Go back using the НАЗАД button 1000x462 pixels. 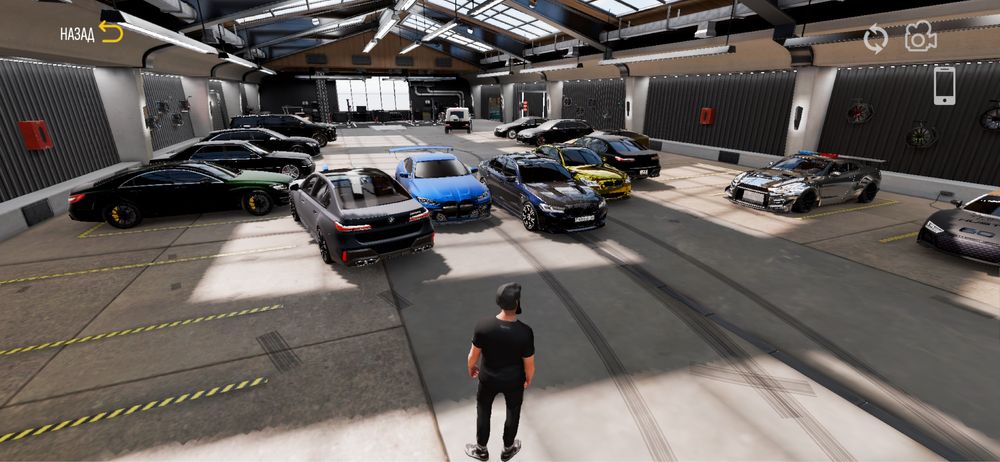click(x=91, y=33)
